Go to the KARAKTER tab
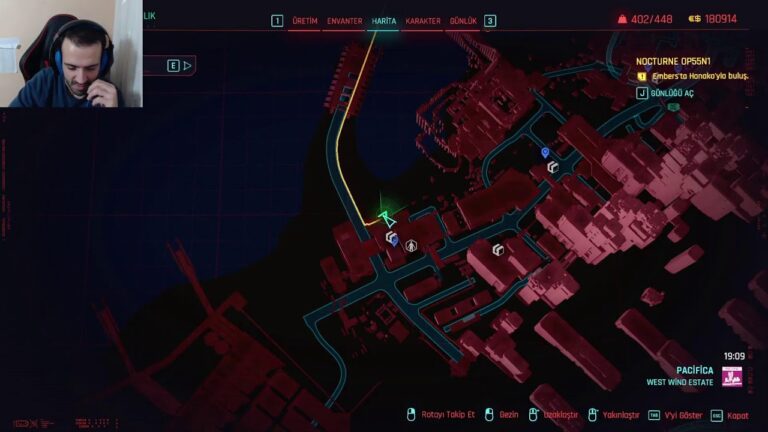This screenshot has width=768, height=432. click(423, 20)
